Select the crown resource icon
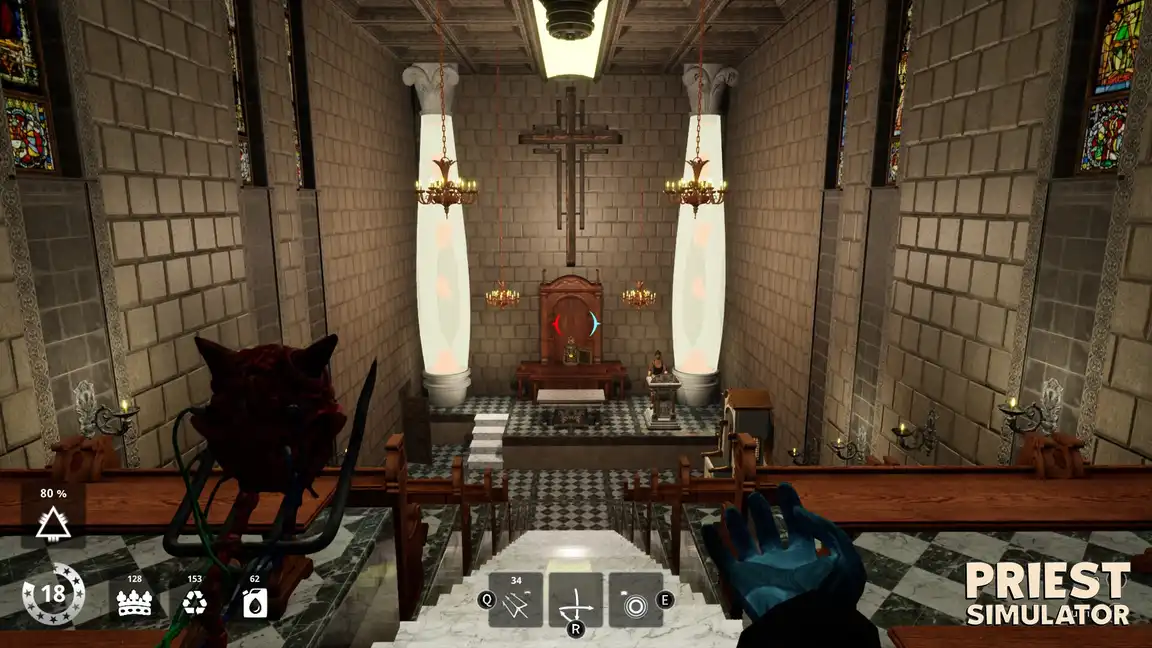Screen dimensions: 1152x648 [x=134, y=599]
